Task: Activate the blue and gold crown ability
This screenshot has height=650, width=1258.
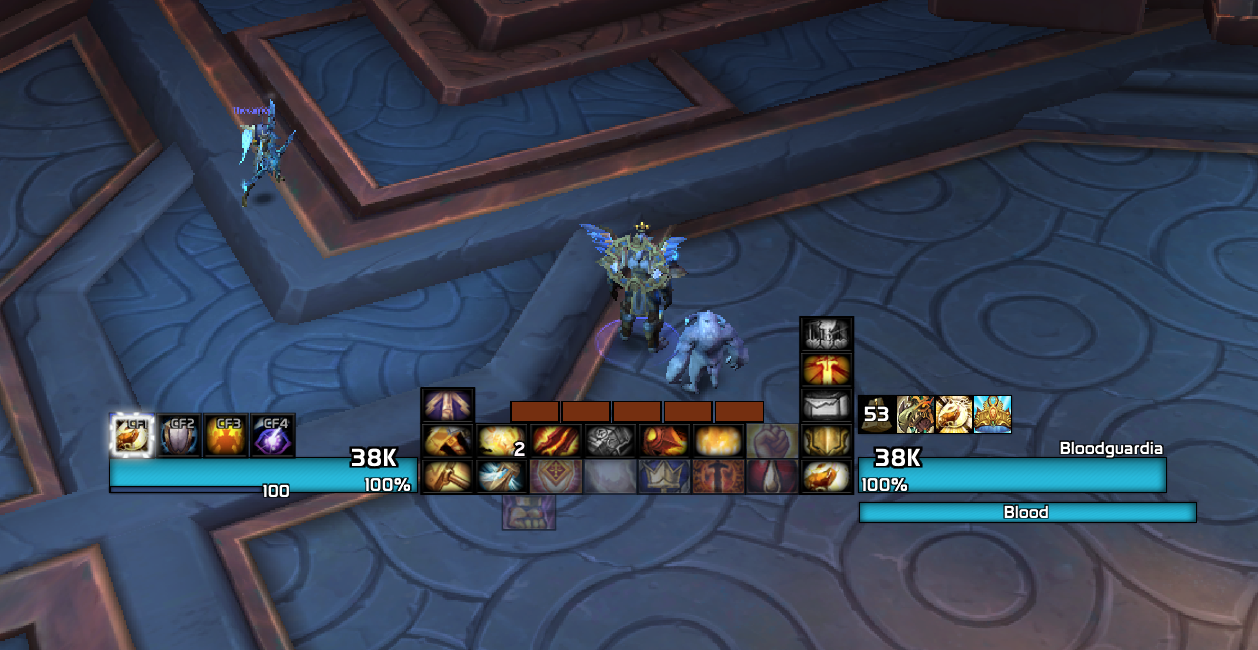Action: (662, 476)
